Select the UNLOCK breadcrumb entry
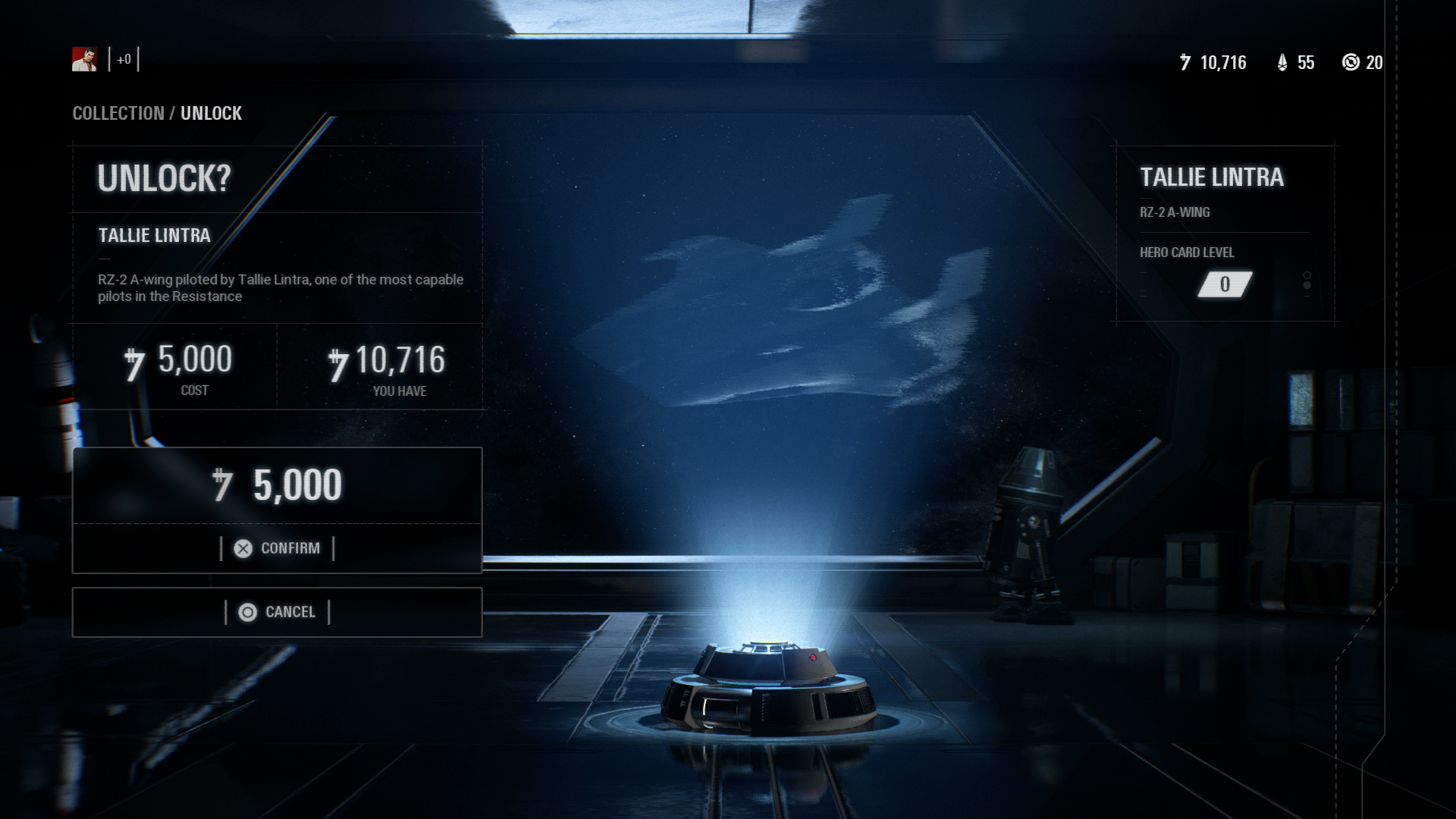The image size is (1456, 819). click(x=211, y=114)
